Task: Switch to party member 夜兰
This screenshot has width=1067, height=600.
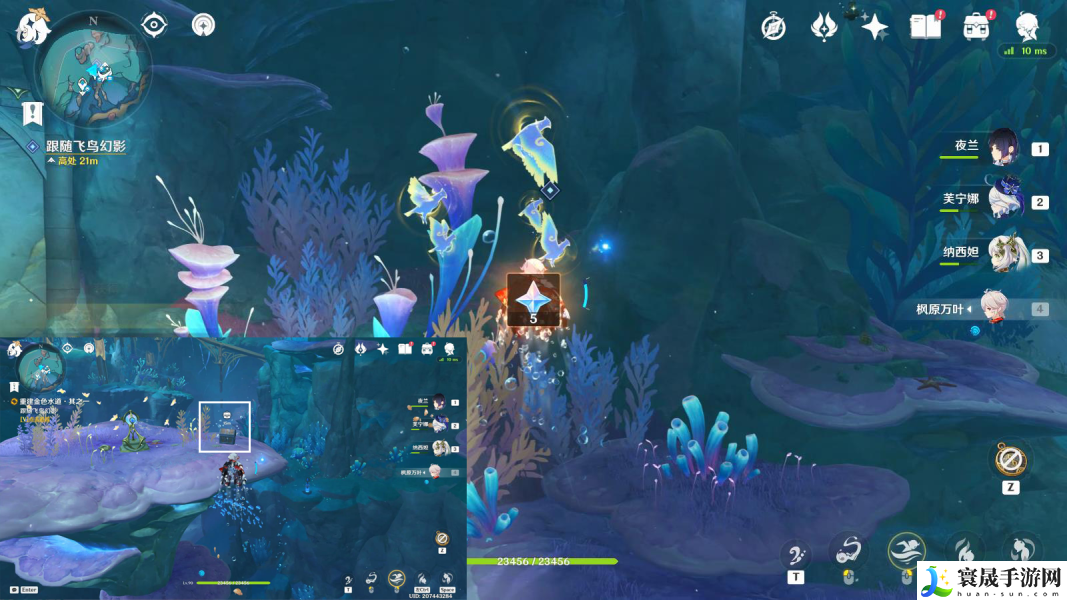Action: (1003, 148)
